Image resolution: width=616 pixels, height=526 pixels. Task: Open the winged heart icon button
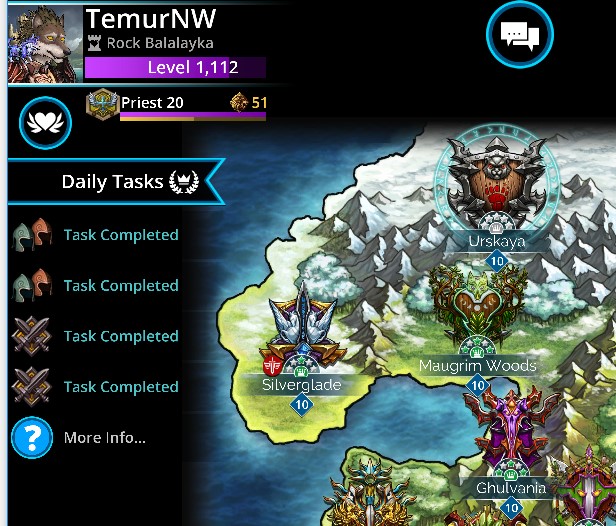[43, 122]
